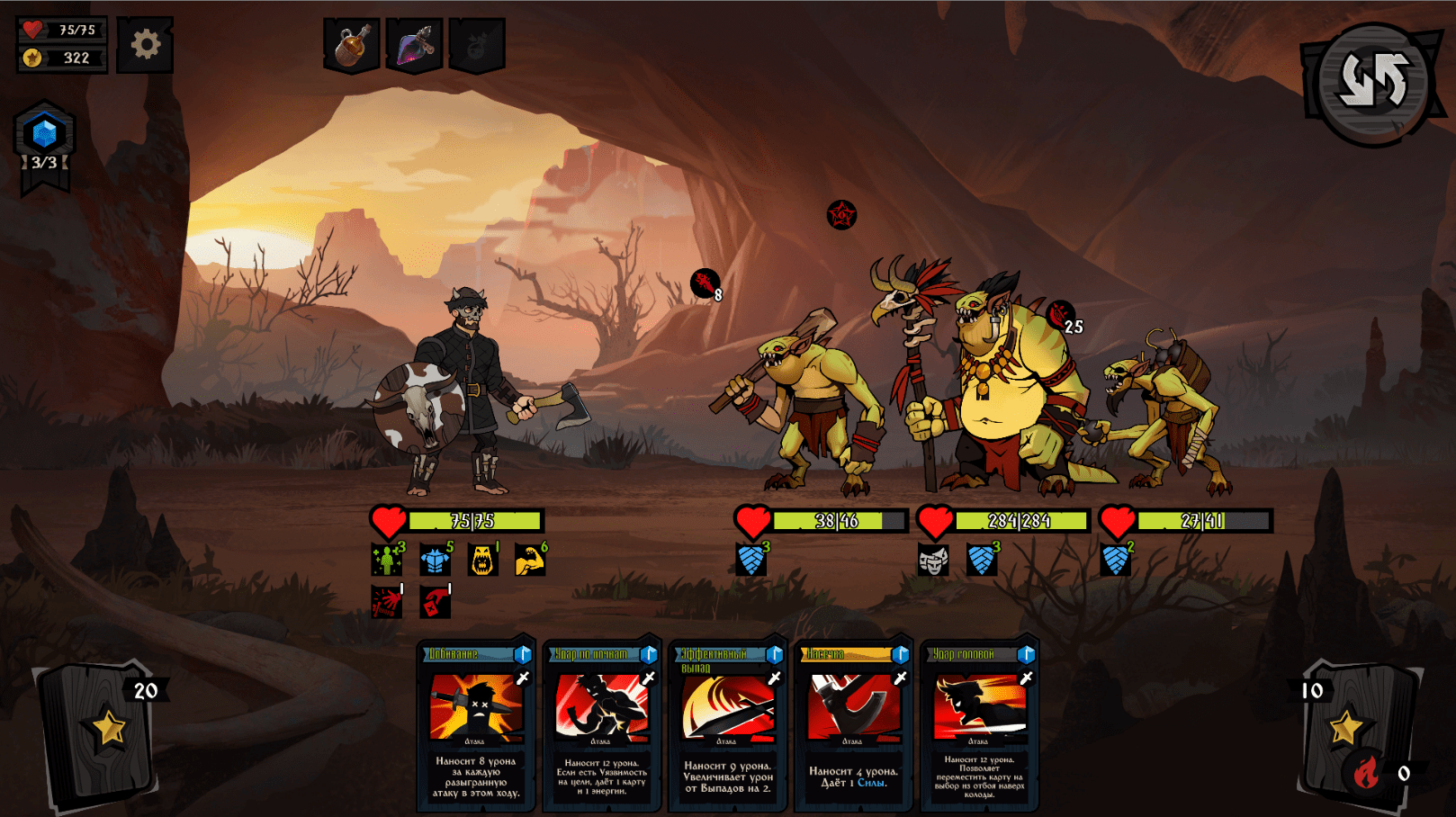This screenshot has height=817, width=1456.
Task: Select the Удар головой card
Action: click(x=979, y=725)
